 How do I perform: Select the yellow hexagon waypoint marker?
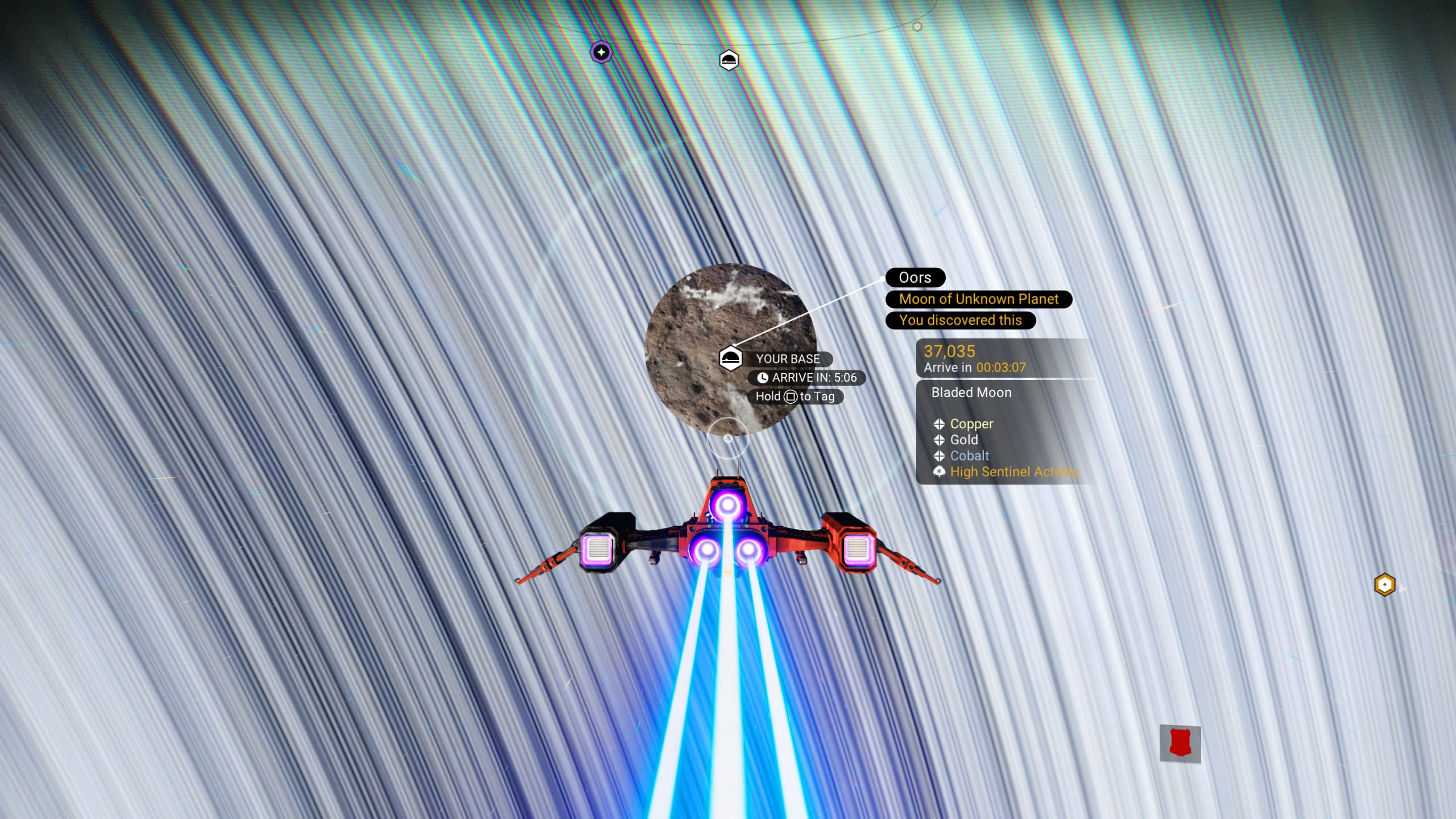pyautogui.click(x=1384, y=585)
